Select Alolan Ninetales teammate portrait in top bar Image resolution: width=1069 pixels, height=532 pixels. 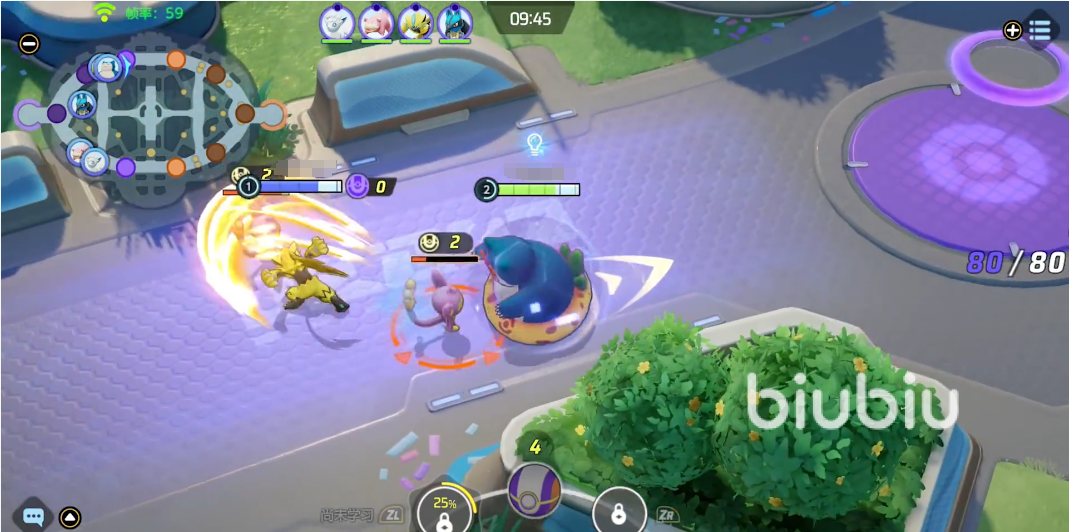(x=337, y=21)
